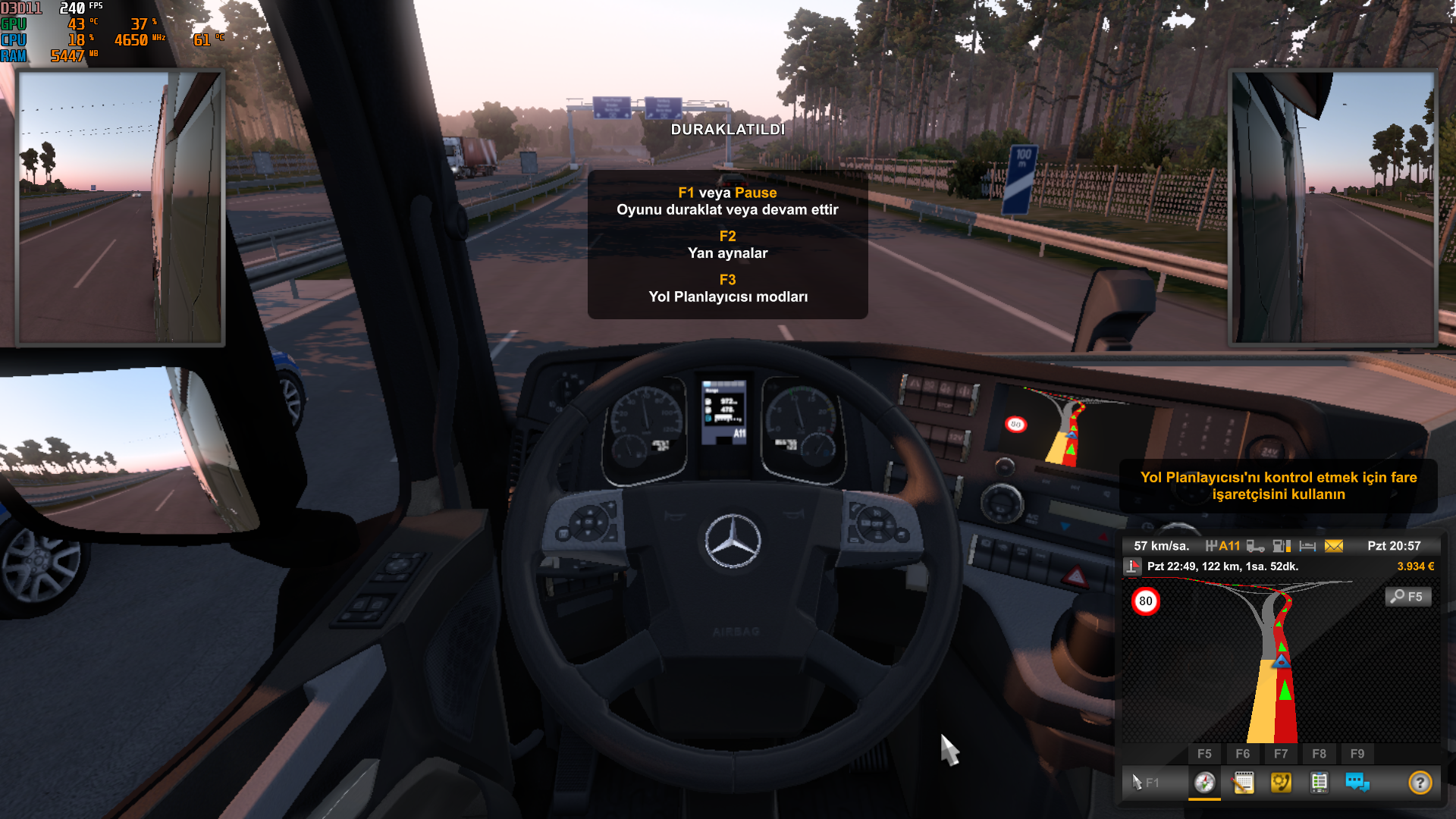The image size is (1456, 819).
Task: Select the fuel pump indicator icon
Action: [1282, 546]
